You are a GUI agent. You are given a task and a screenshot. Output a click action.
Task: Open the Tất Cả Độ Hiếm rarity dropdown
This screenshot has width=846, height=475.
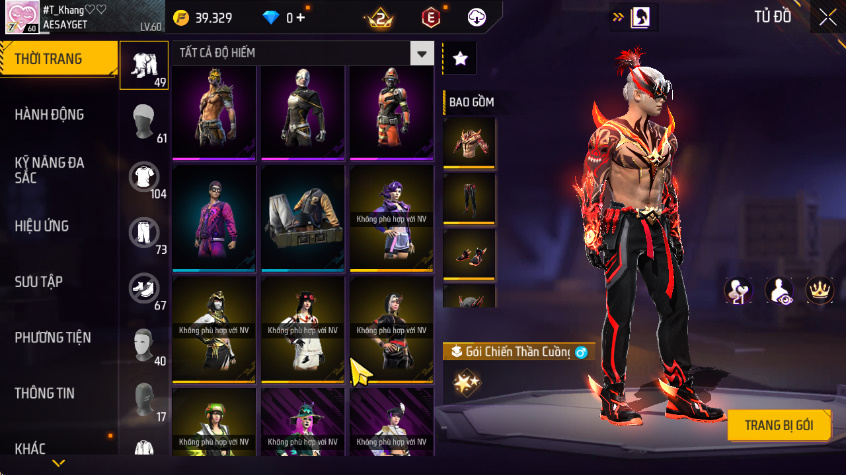tap(422, 54)
